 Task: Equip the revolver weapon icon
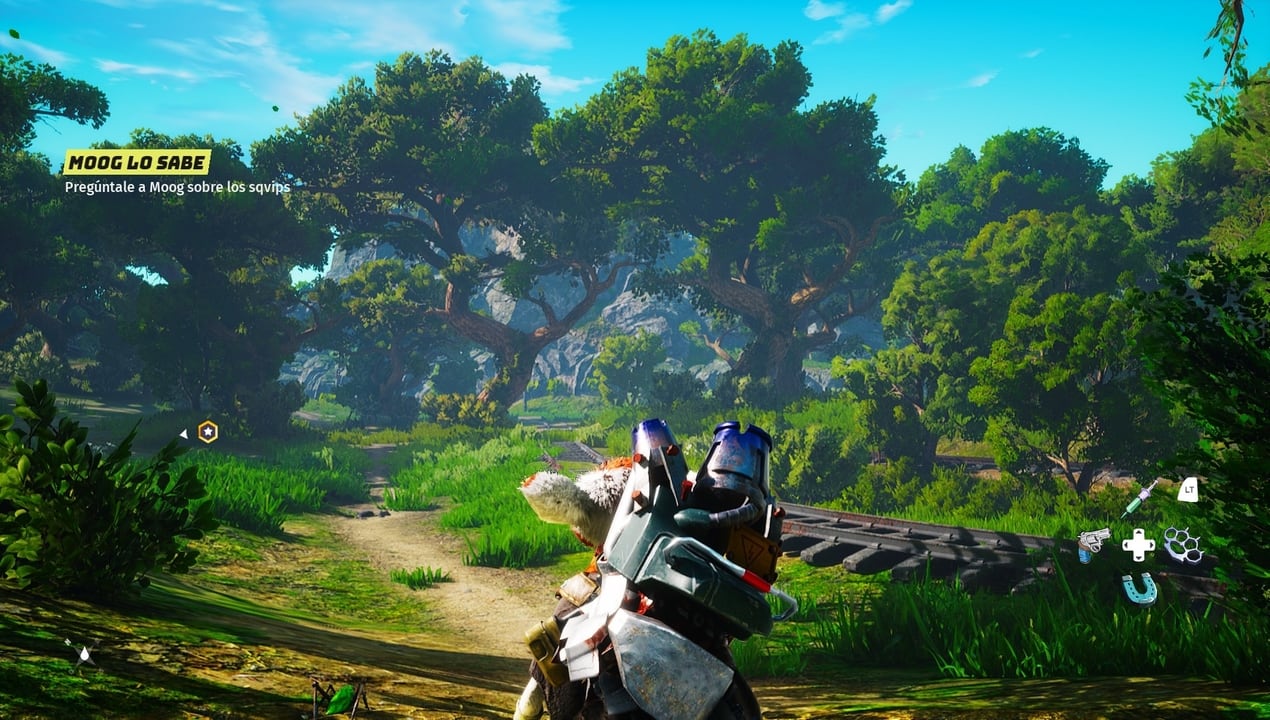click(1092, 544)
